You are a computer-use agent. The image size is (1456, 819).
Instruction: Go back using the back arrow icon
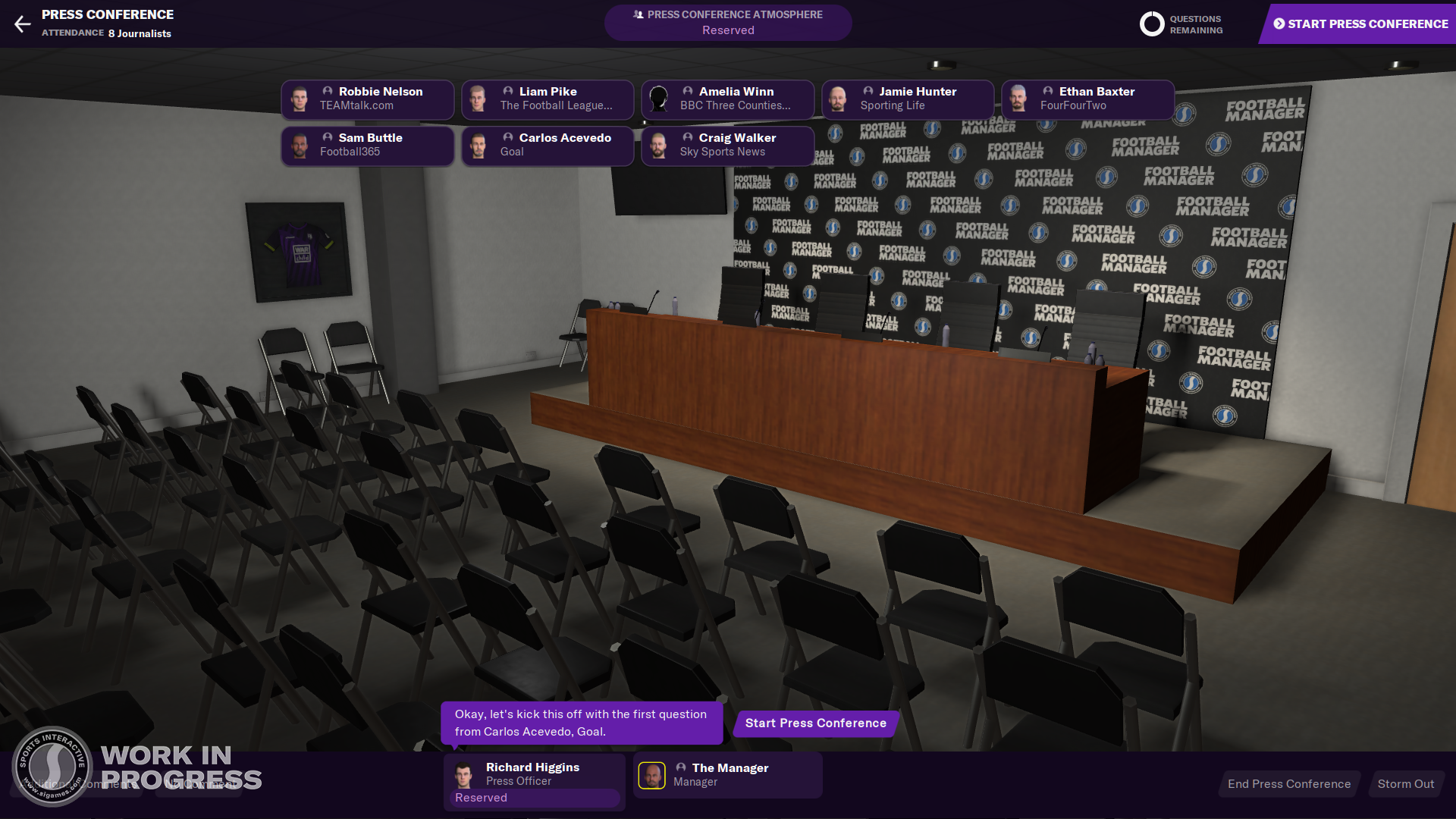click(23, 24)
